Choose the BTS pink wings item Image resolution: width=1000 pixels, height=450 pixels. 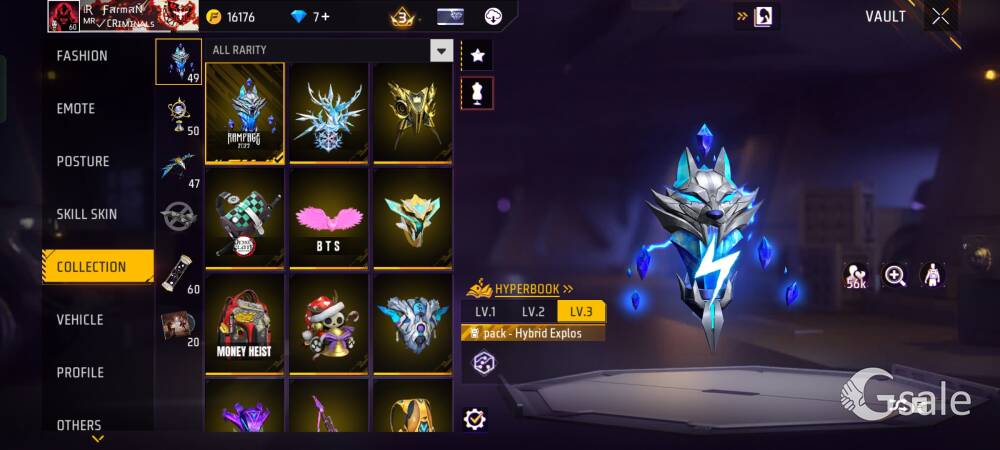(329, 217)
